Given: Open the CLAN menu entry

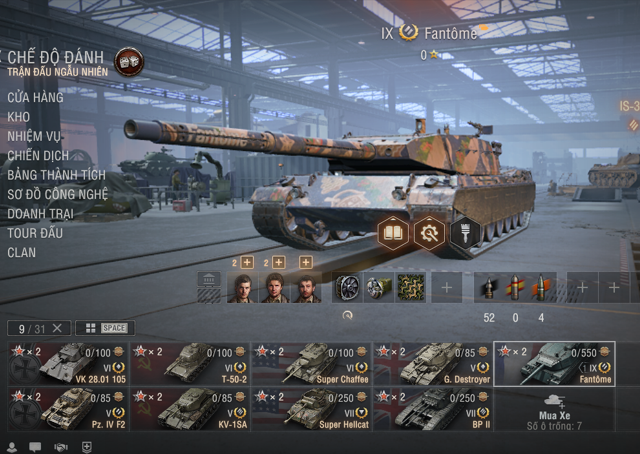Looking at the screenshot, I should pos(22,252).
